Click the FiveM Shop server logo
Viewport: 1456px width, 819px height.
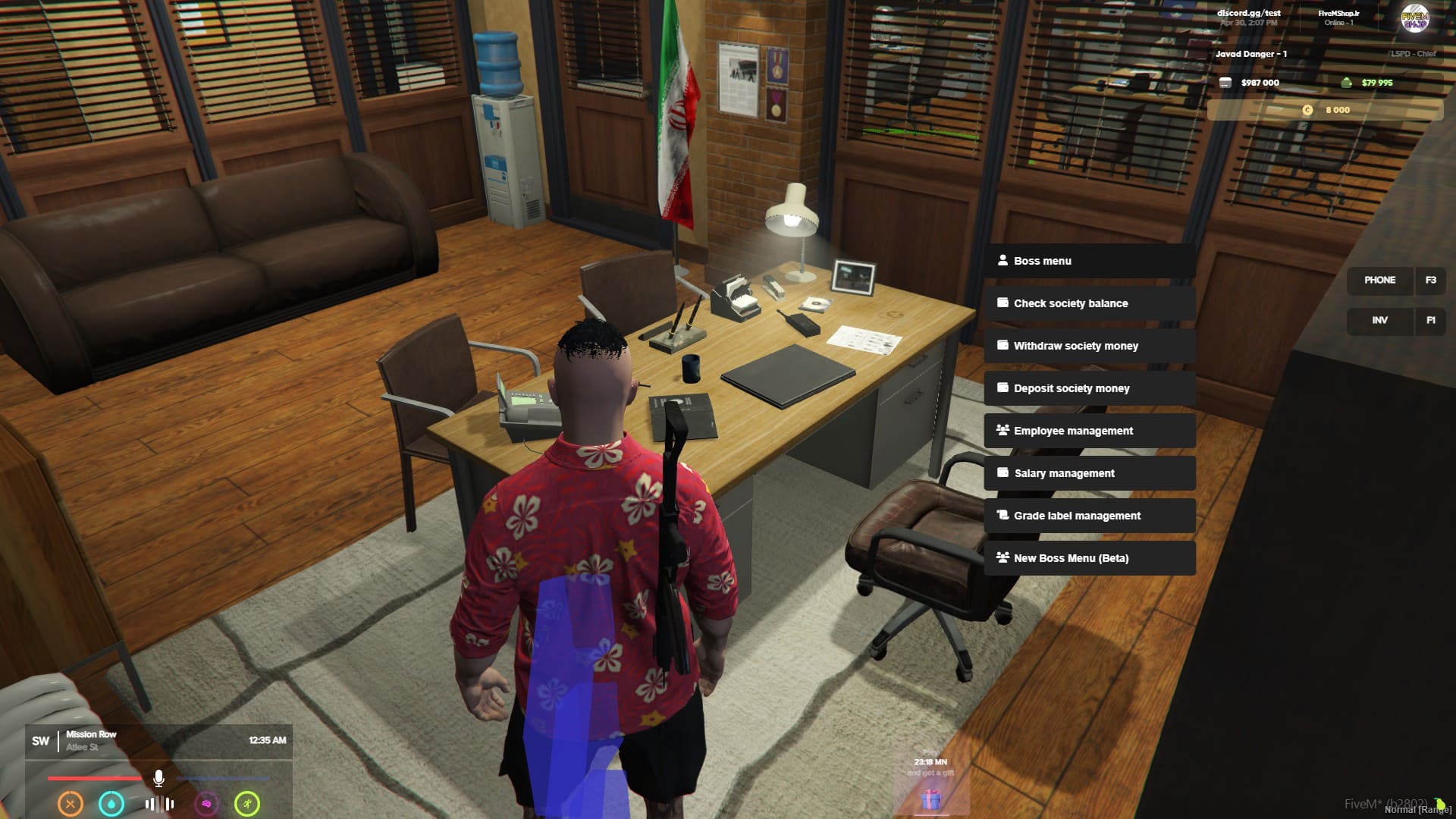[x=1414, y=19]
